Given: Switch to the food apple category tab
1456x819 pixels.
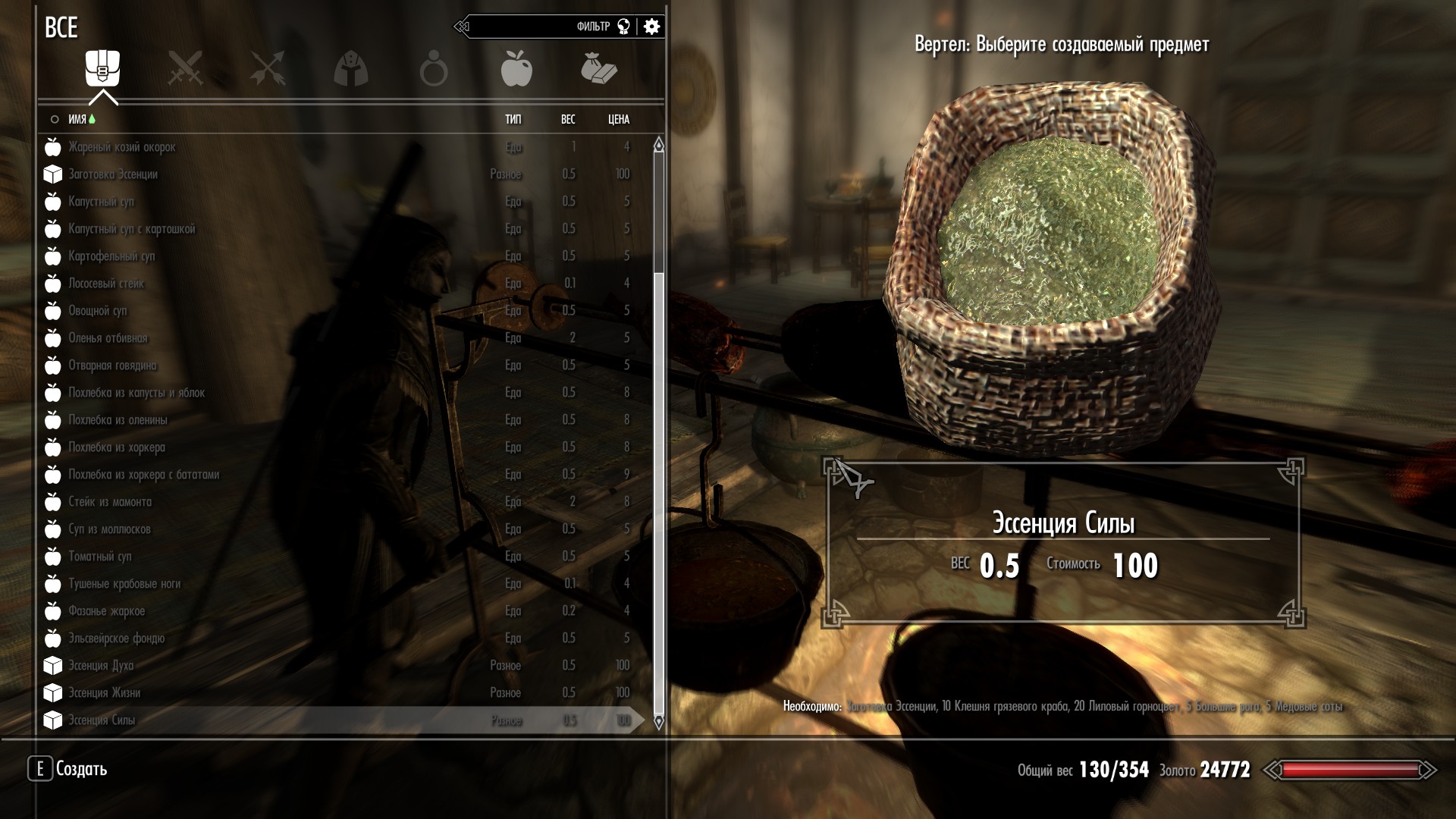Looking at the screenshot, I should (x=516, y=68).
